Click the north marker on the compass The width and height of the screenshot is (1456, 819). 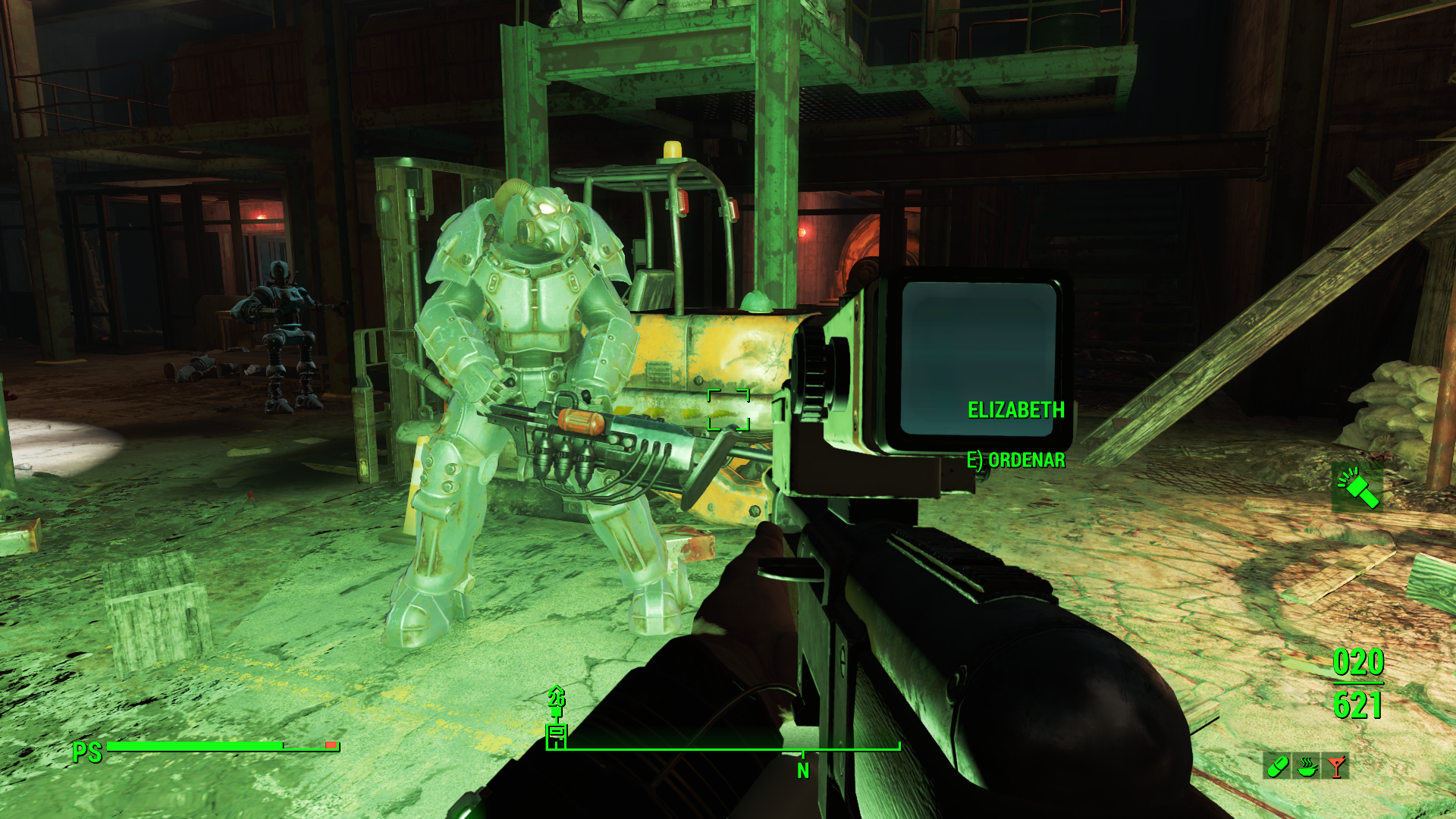click(x=803, y=770)
